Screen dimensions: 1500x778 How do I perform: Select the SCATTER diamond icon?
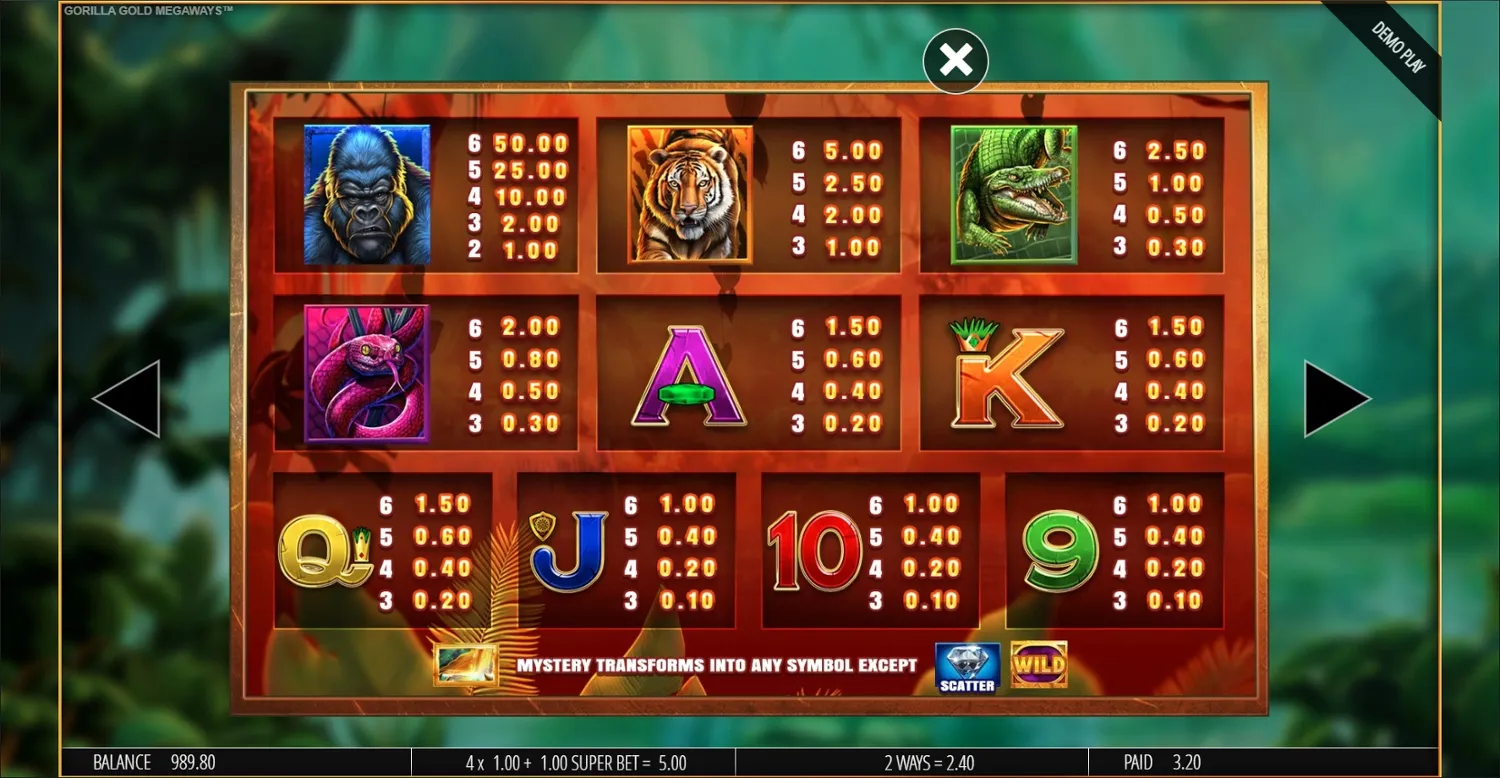pyautogui.click(x=965, y=663)
